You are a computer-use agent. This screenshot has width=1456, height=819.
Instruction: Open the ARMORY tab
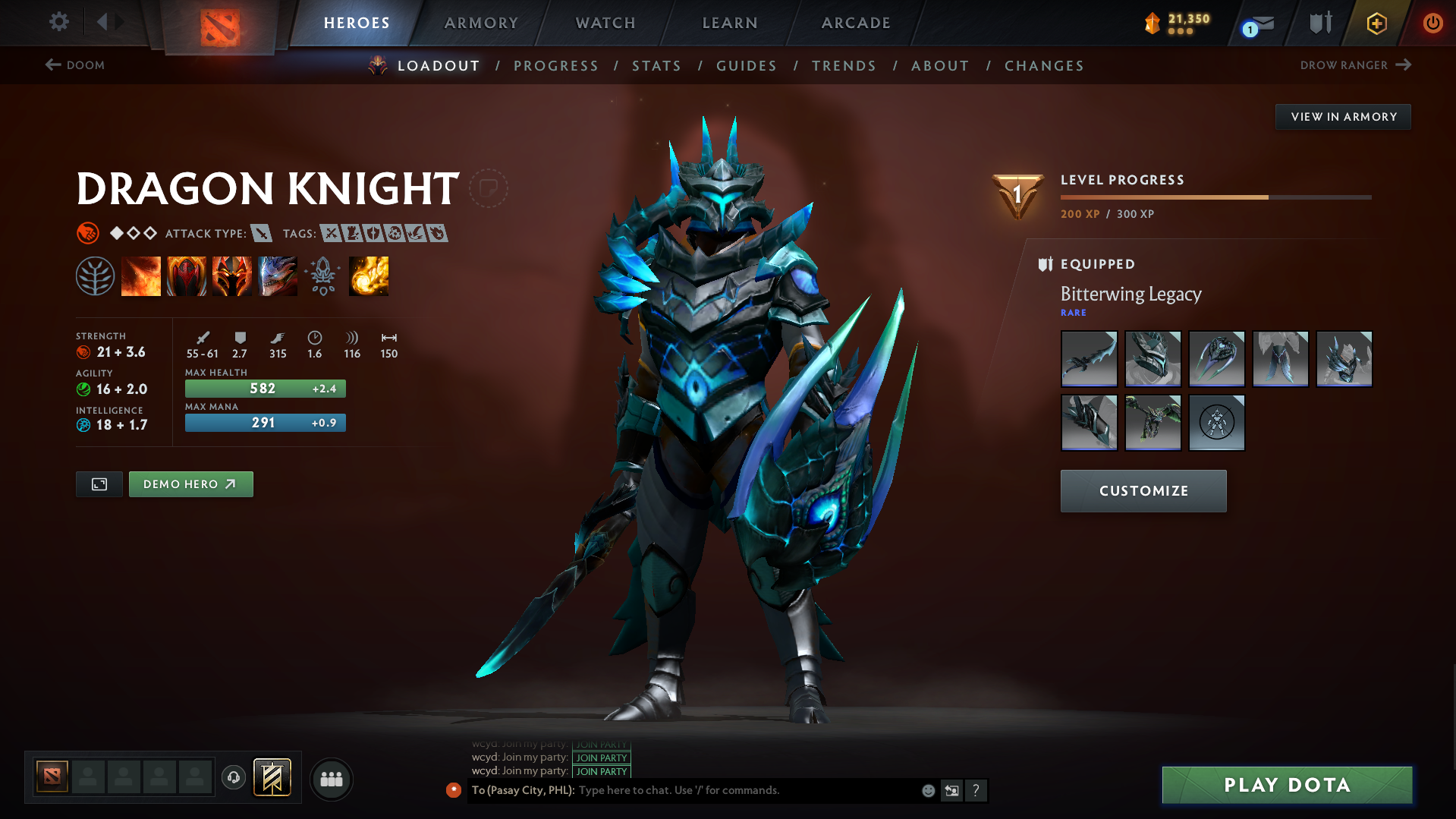pyautogui.click(x=481, y=23)
